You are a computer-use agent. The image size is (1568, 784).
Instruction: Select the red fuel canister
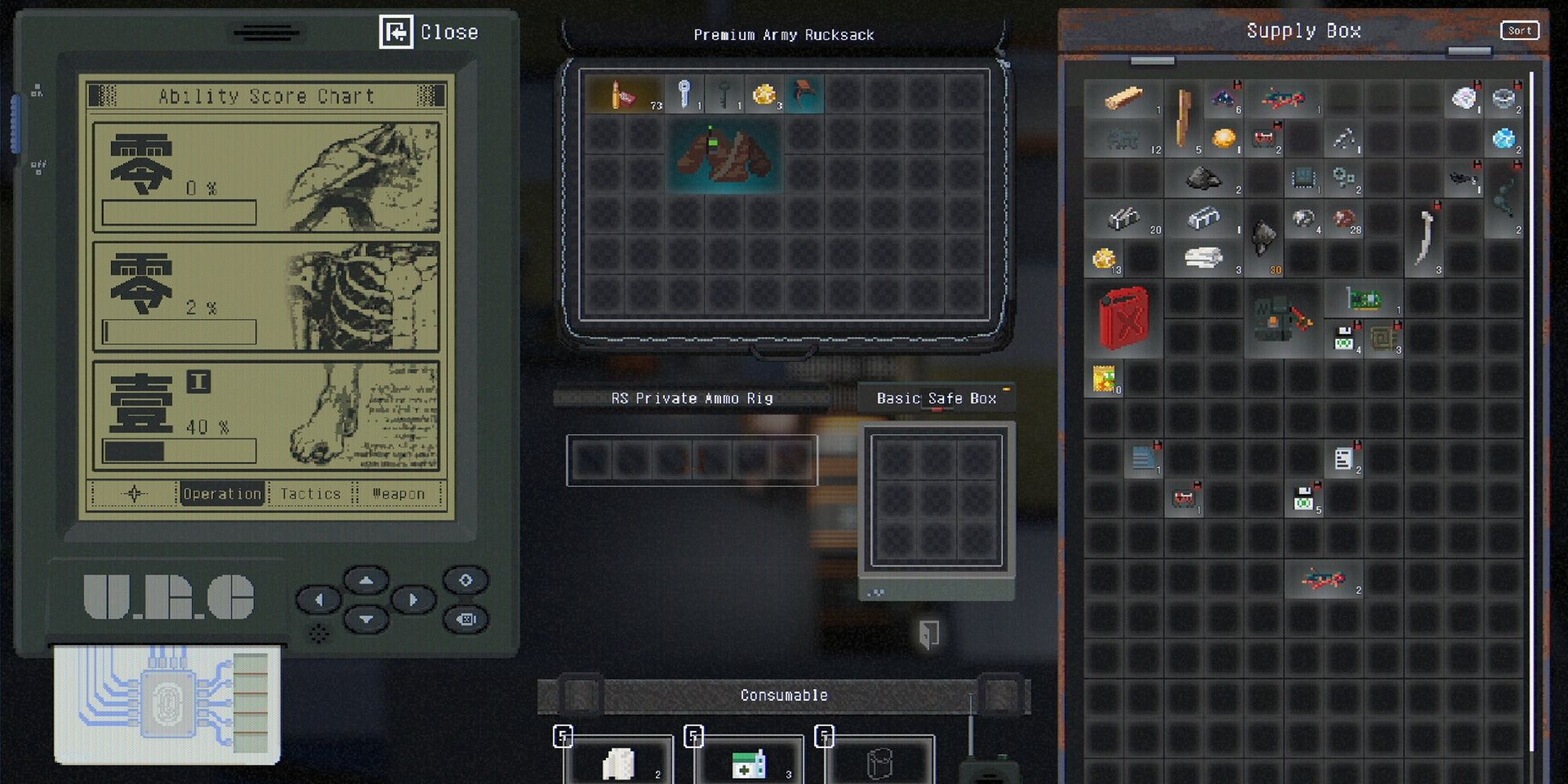(x=1123, y=318)
